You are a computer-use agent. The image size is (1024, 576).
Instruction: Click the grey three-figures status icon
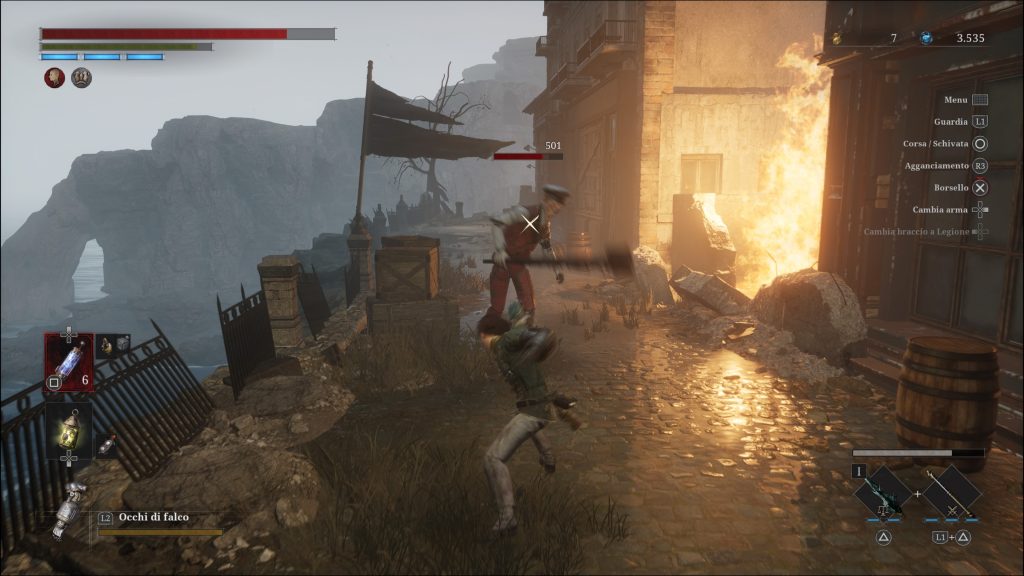81,78
